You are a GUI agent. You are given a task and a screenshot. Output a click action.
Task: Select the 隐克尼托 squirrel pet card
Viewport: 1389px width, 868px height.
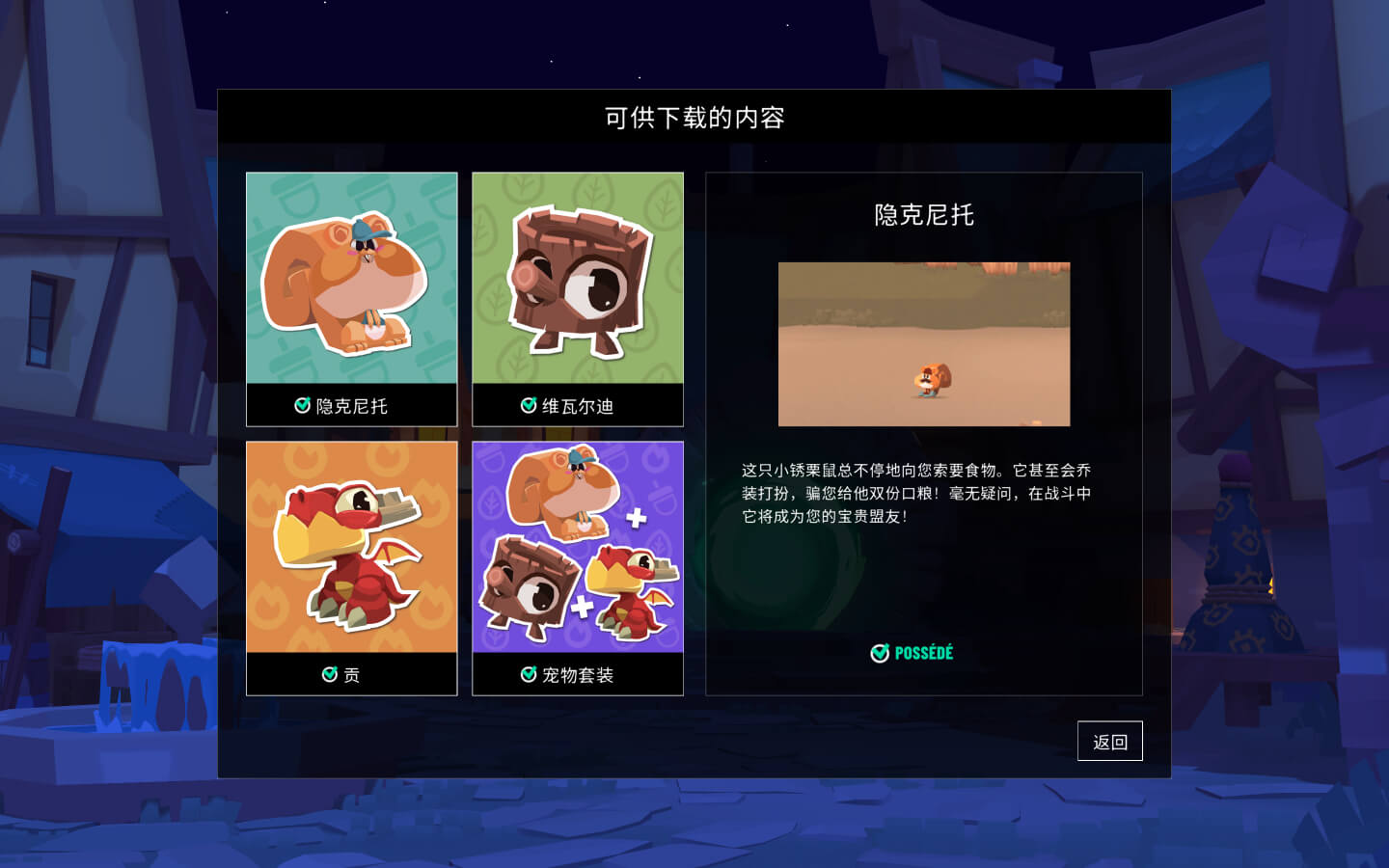pyautogui.click(x=351, y=299)
